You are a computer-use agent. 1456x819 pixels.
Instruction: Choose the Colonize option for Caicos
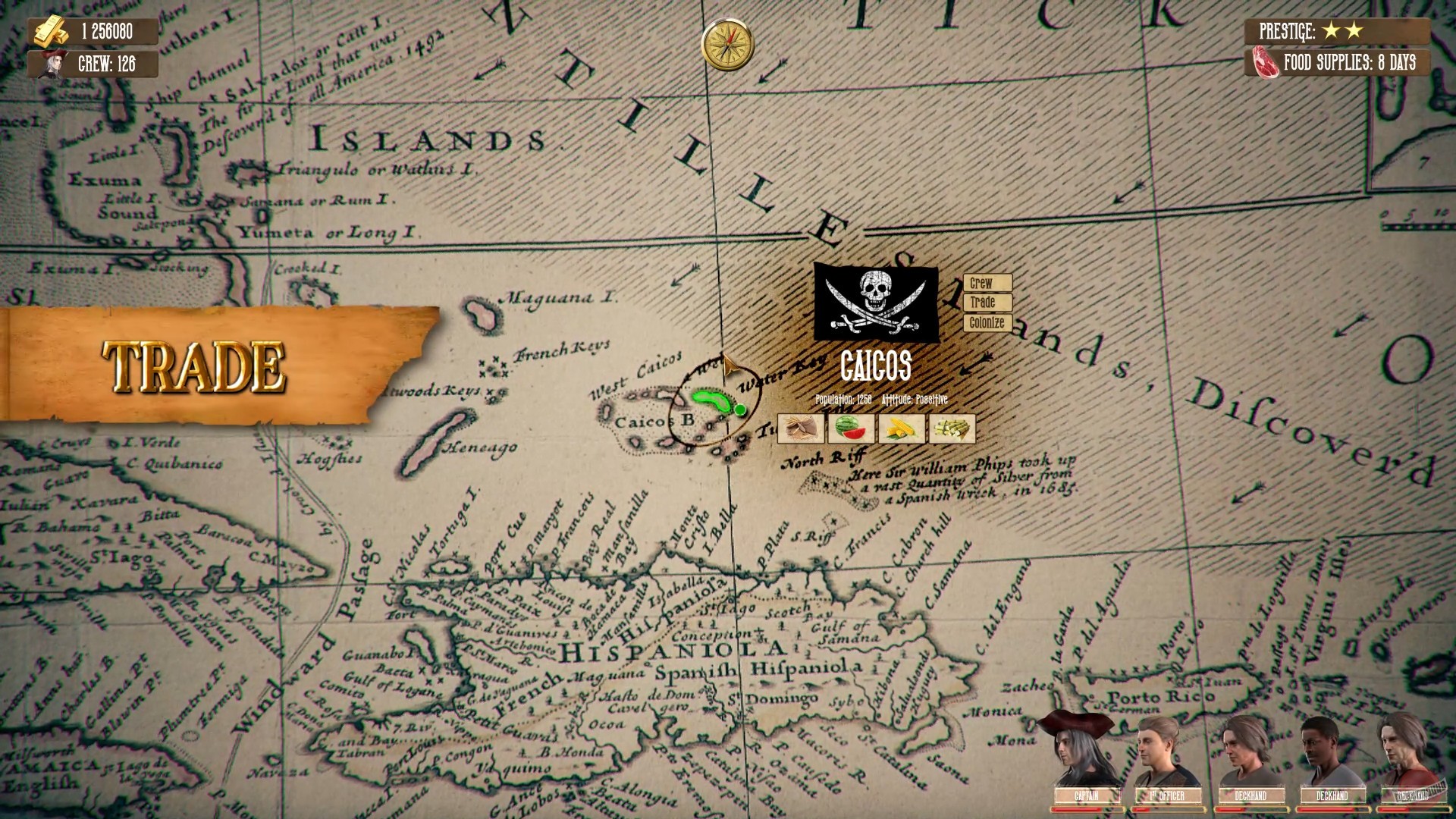coord(987,322)
